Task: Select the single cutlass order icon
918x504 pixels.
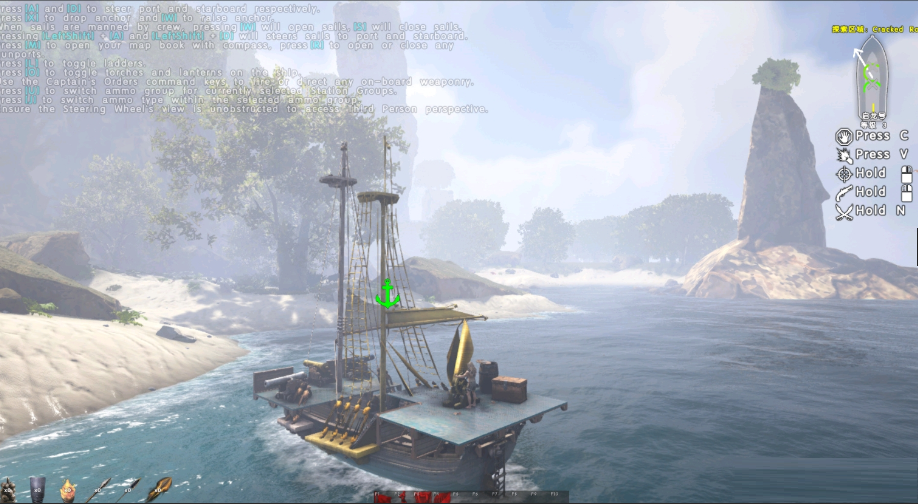Action: 843,192
